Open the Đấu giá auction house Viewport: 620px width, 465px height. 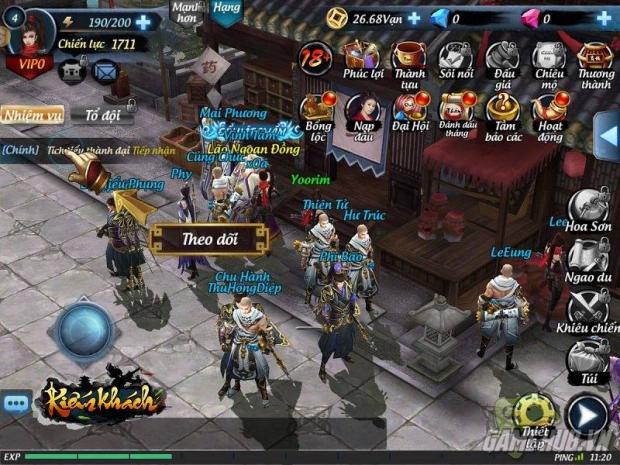coord(502,60)
